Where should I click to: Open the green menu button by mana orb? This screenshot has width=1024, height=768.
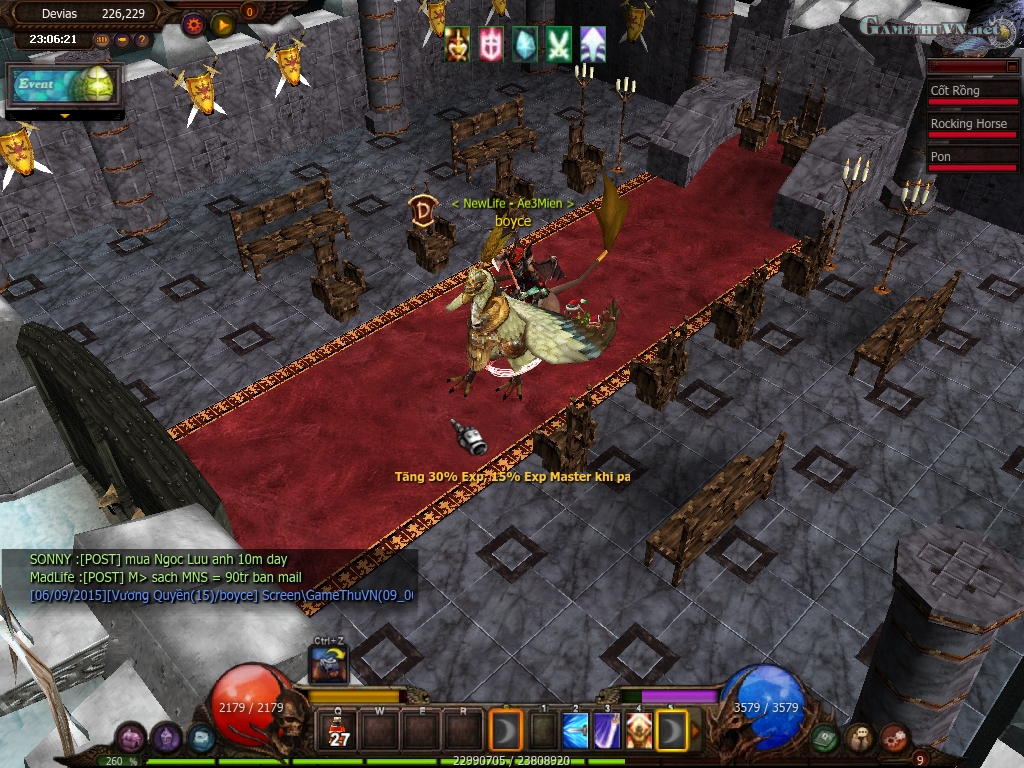click(823, 738)
